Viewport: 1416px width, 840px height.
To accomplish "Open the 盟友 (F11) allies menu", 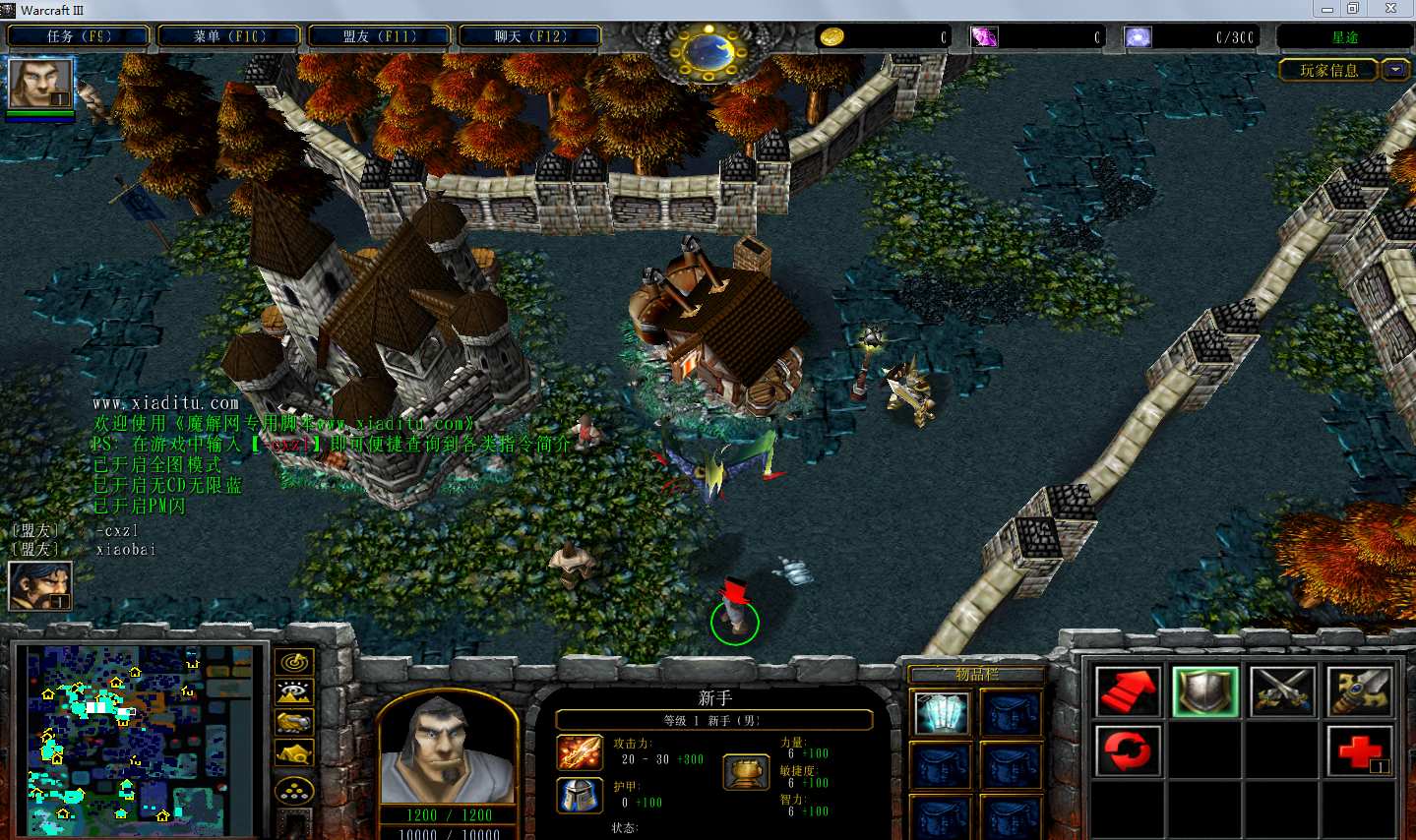I will point(380,36).
